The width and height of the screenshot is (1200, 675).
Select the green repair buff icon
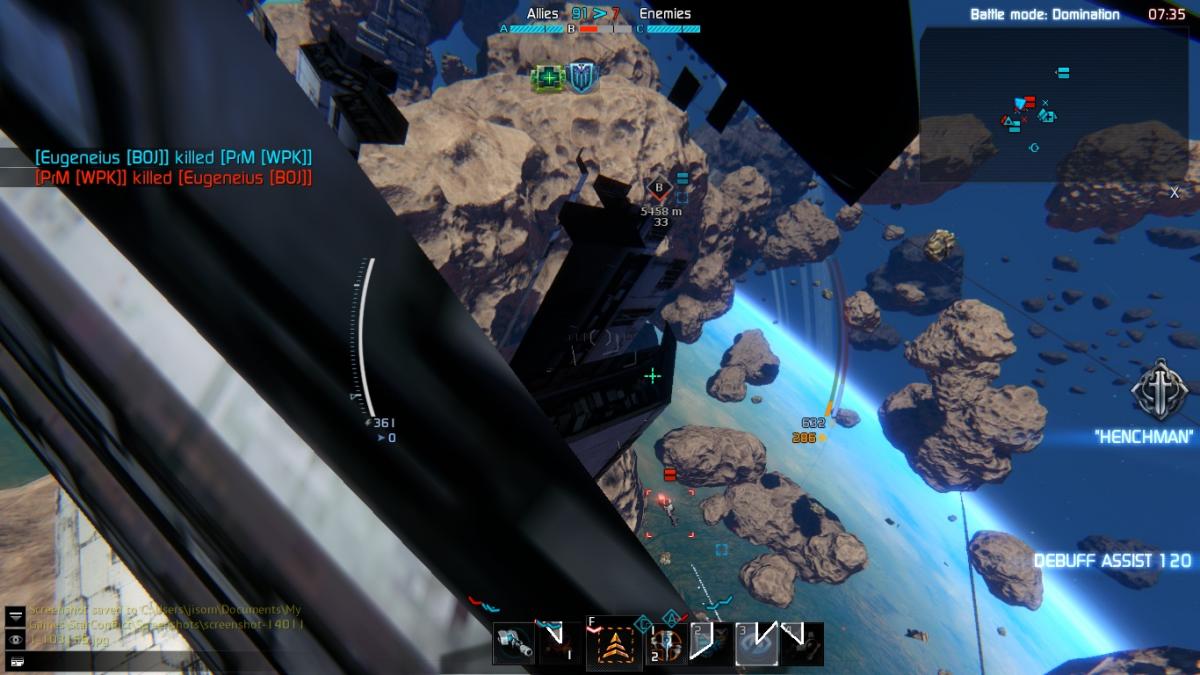click(548, 78)
